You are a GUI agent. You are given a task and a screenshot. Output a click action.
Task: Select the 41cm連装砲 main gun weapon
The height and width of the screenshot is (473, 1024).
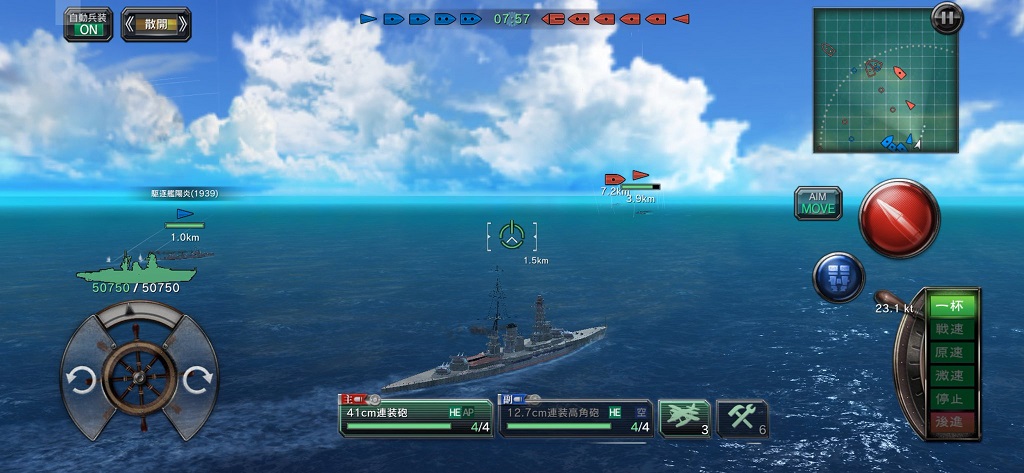coord(416,418)
